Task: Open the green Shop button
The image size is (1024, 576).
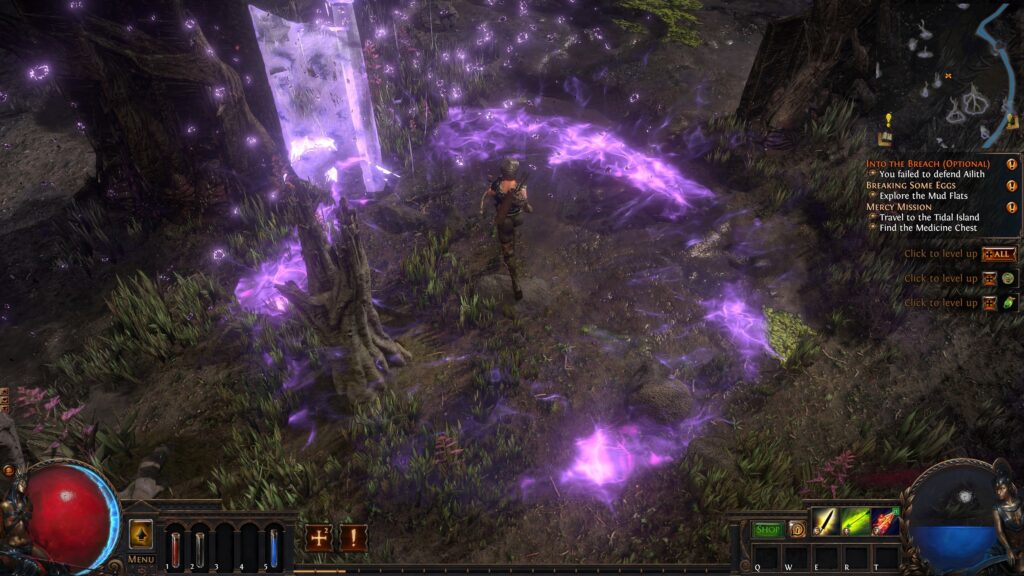Action: pyautogui.click(x=768, y=529)
